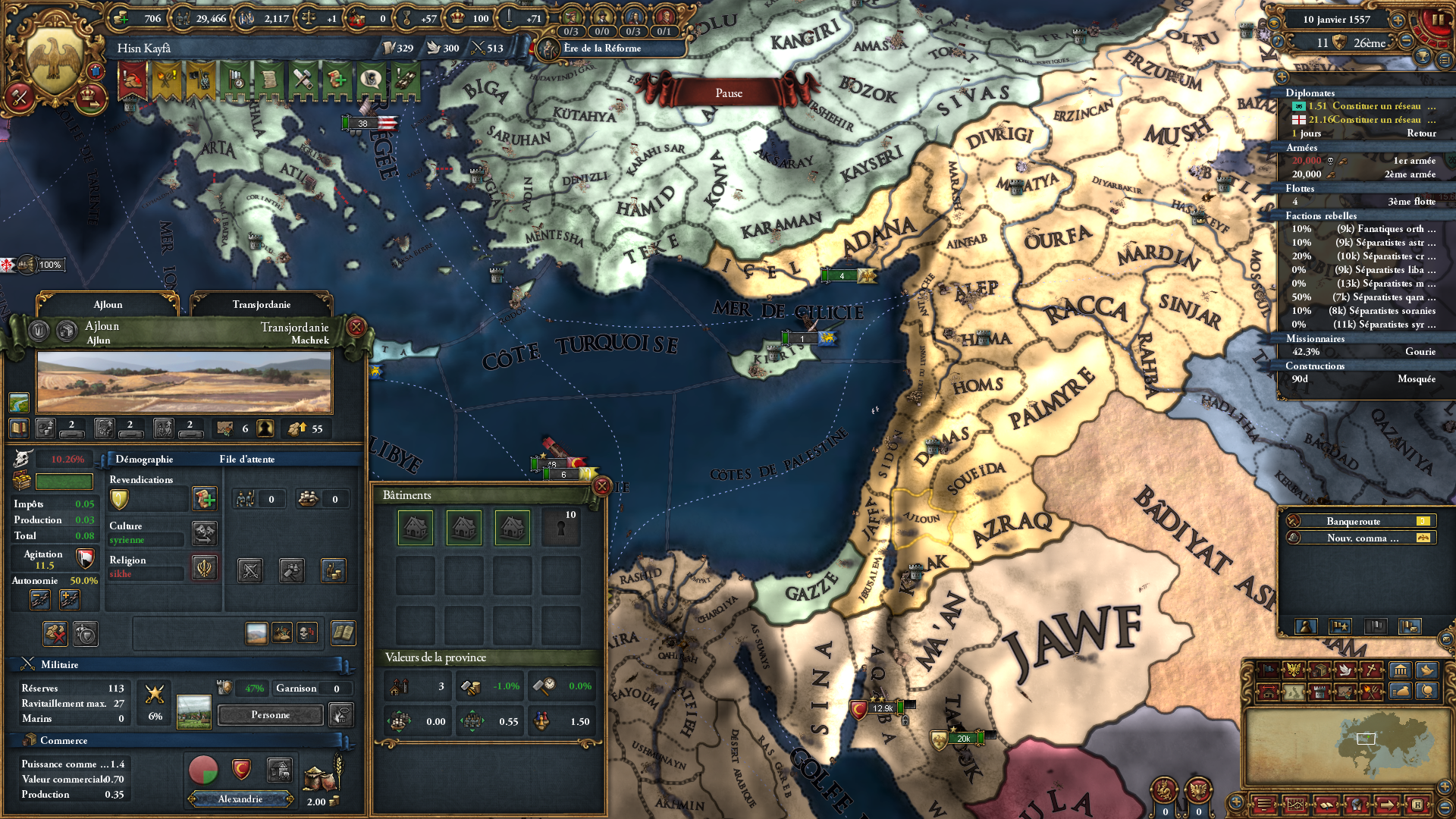Click the Retour button in the Diplomates panel
The width and height of the screenshot is (1456, 819).
point(1422,133)
